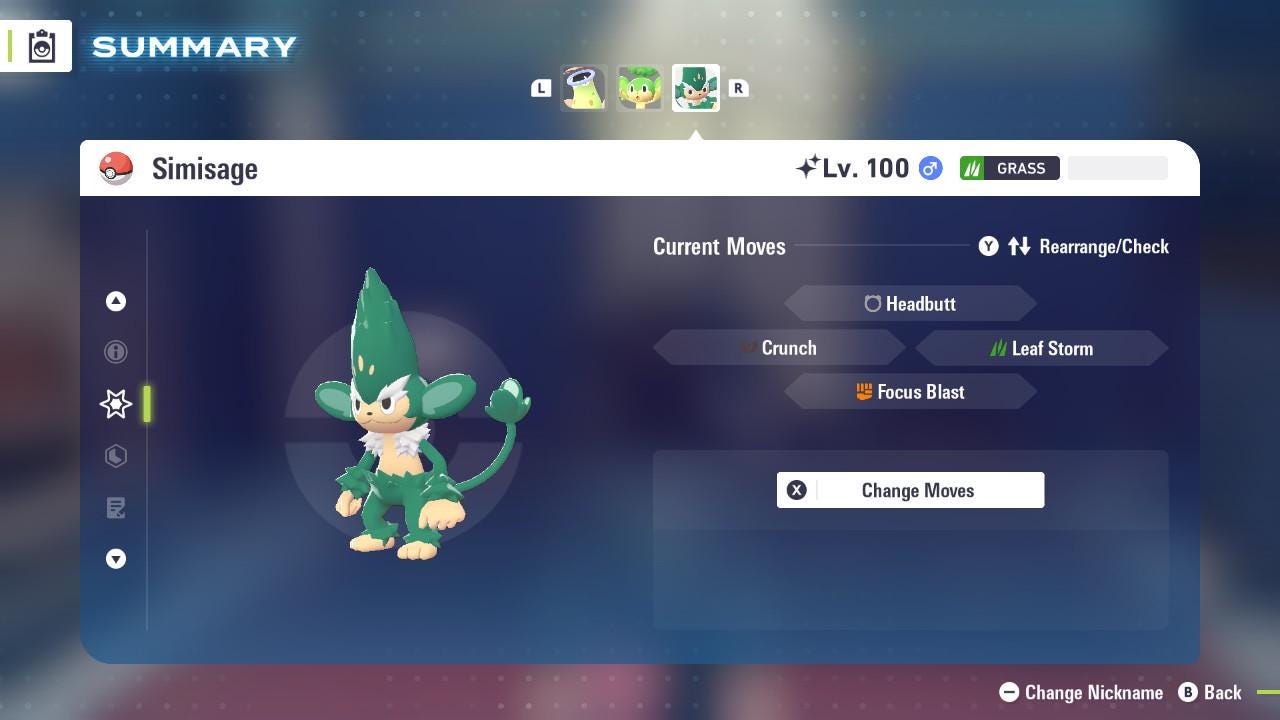Open the memo/records icon in the sidebar
Screen dimensions: 1280x720
coord(116,508)
